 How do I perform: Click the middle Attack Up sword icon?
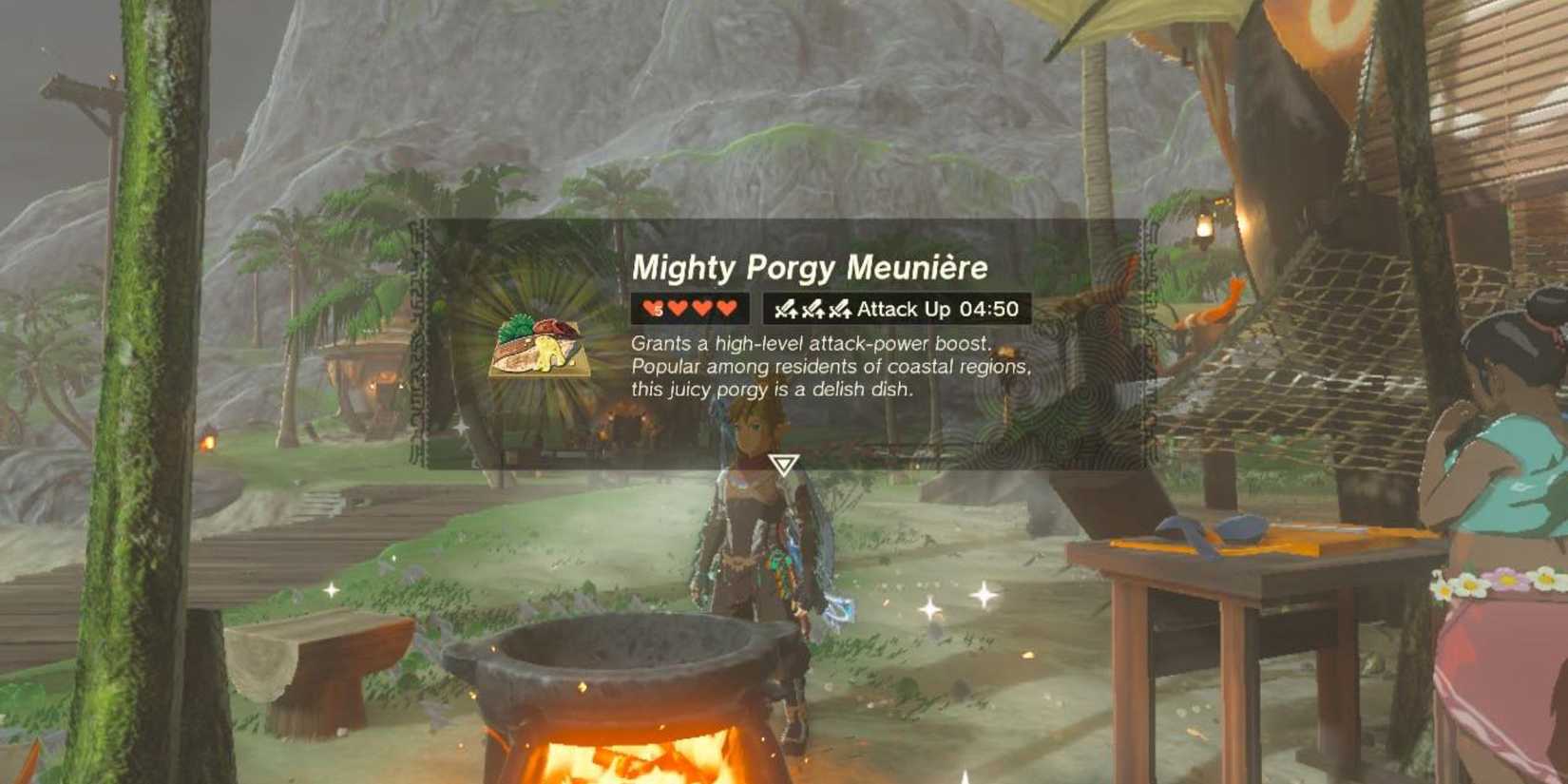pos(813,308)
